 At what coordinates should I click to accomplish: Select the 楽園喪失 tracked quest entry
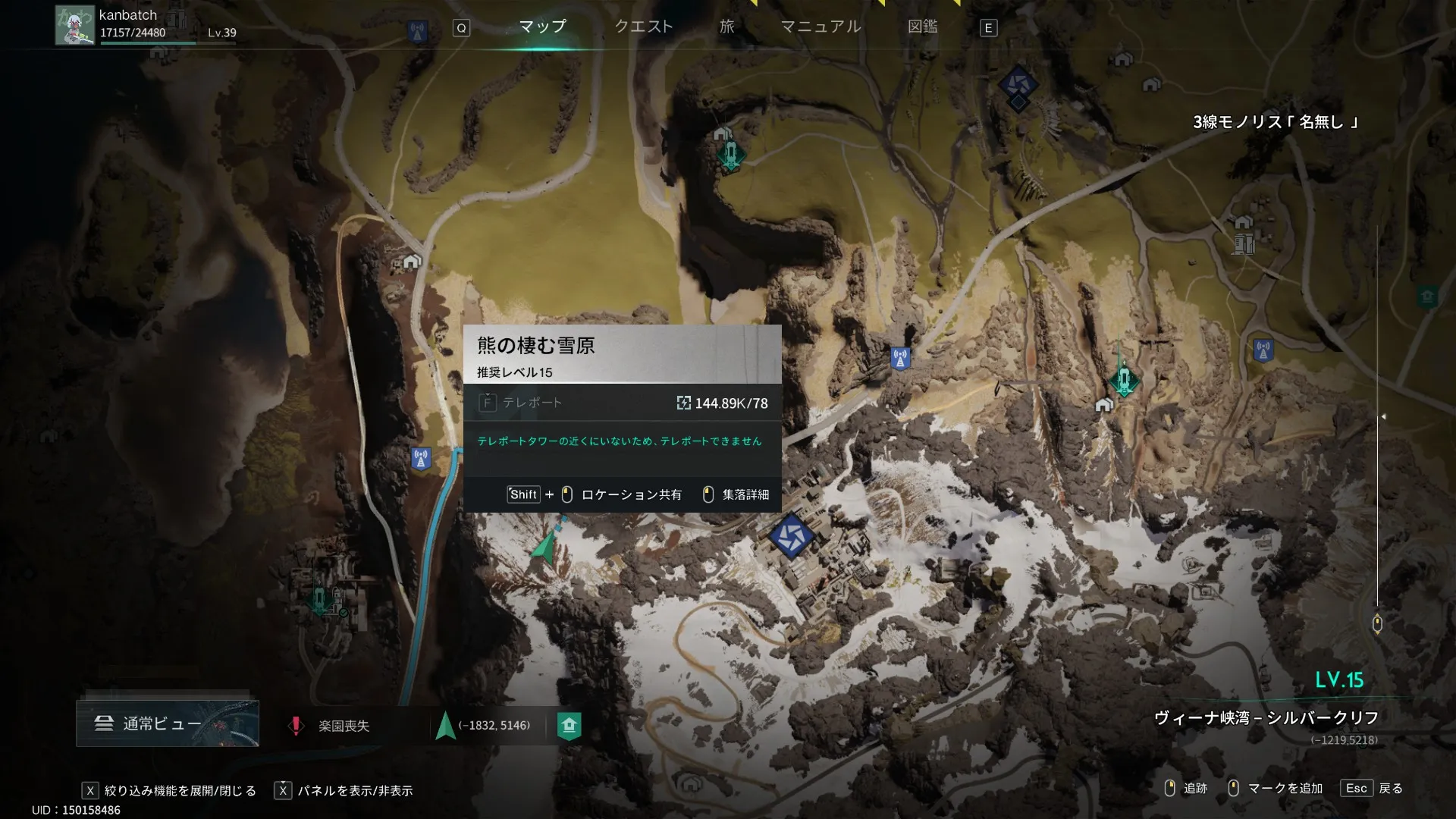tap(343, 726)
